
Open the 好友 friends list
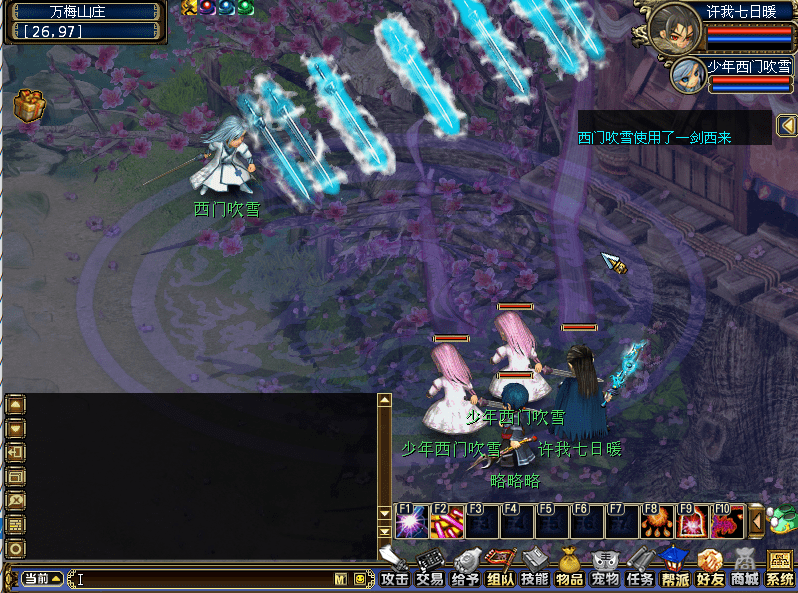click(x=710, y=570)
